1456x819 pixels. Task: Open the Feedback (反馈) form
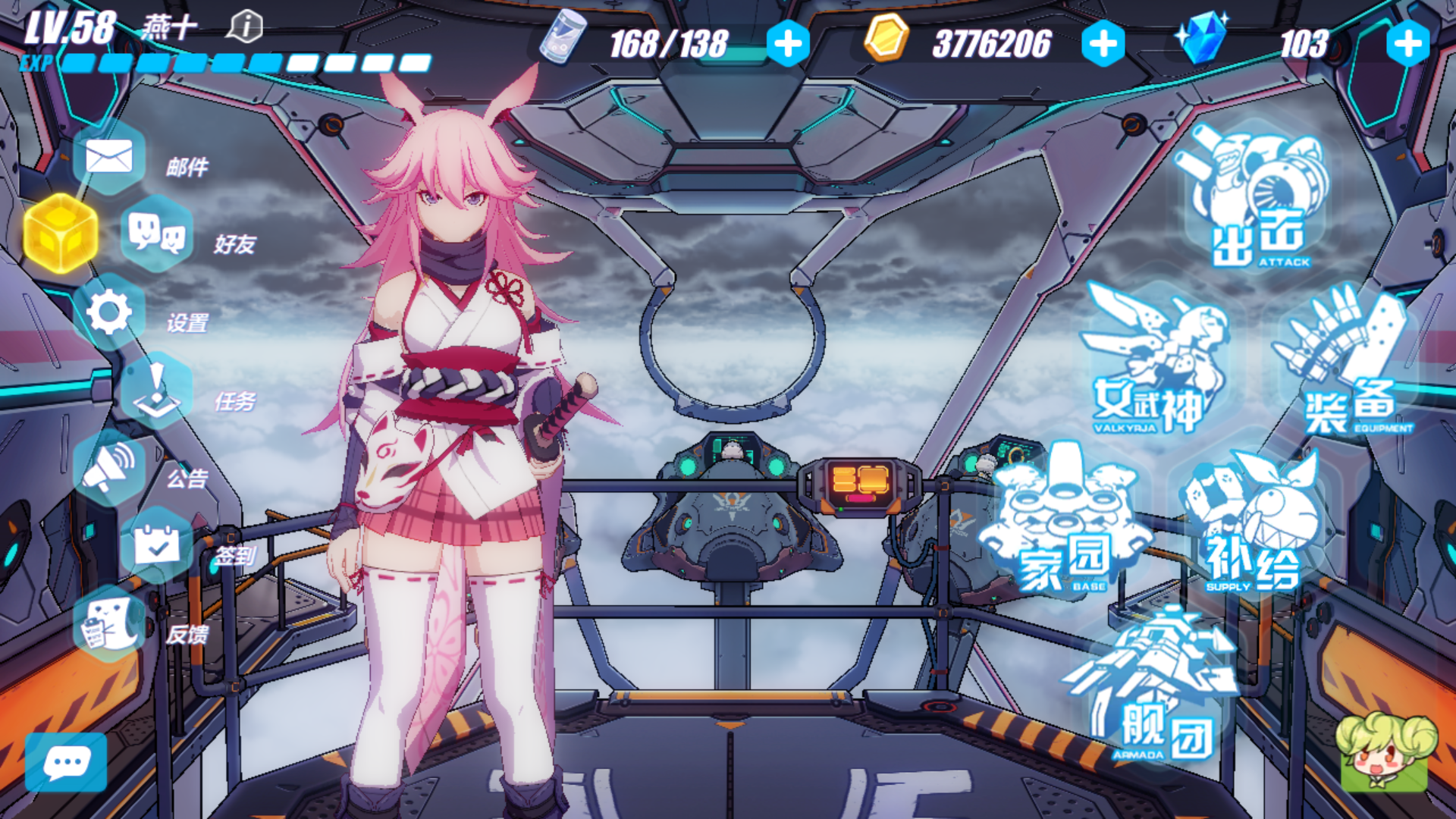pyautogui.click(x=109, y=623)
